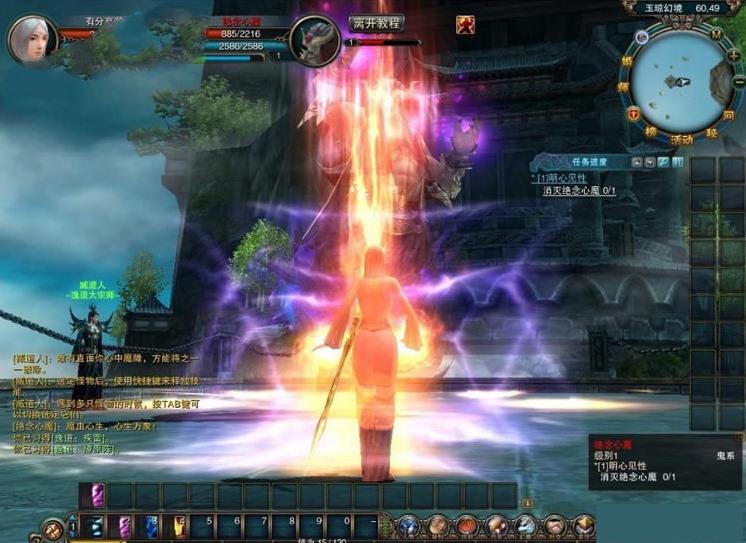Click the round crossed-weapons button at bottom-left
The width and height of the screenshot is (746, 543).
tap(53, 528)
